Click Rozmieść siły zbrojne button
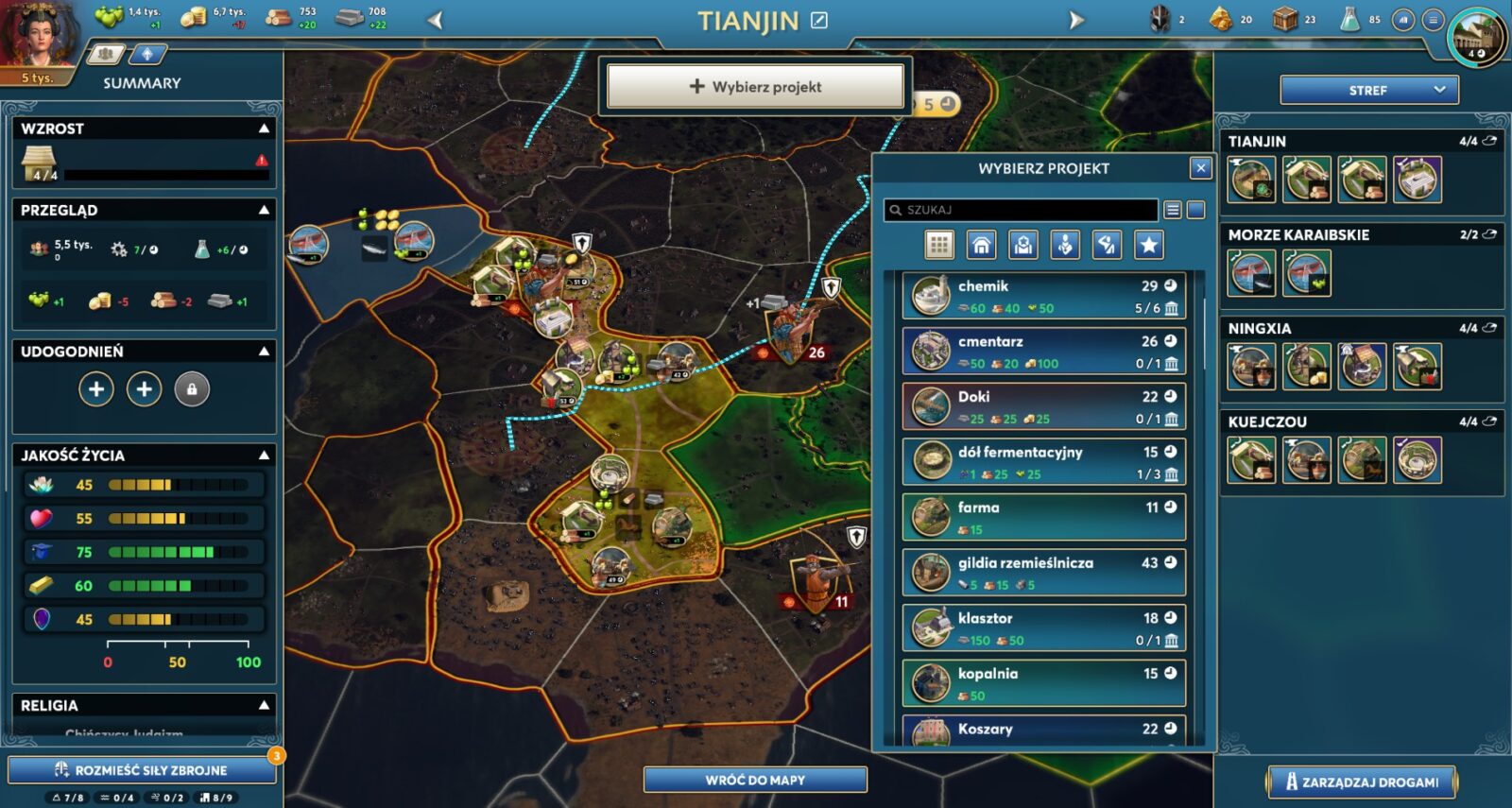 (142, 770)
